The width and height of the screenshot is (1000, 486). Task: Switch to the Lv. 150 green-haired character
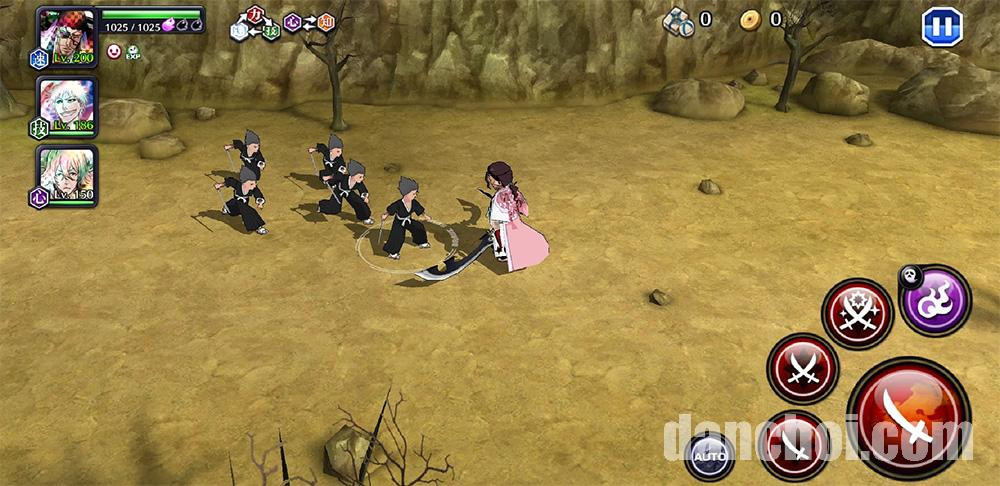(x=67, y=174)
